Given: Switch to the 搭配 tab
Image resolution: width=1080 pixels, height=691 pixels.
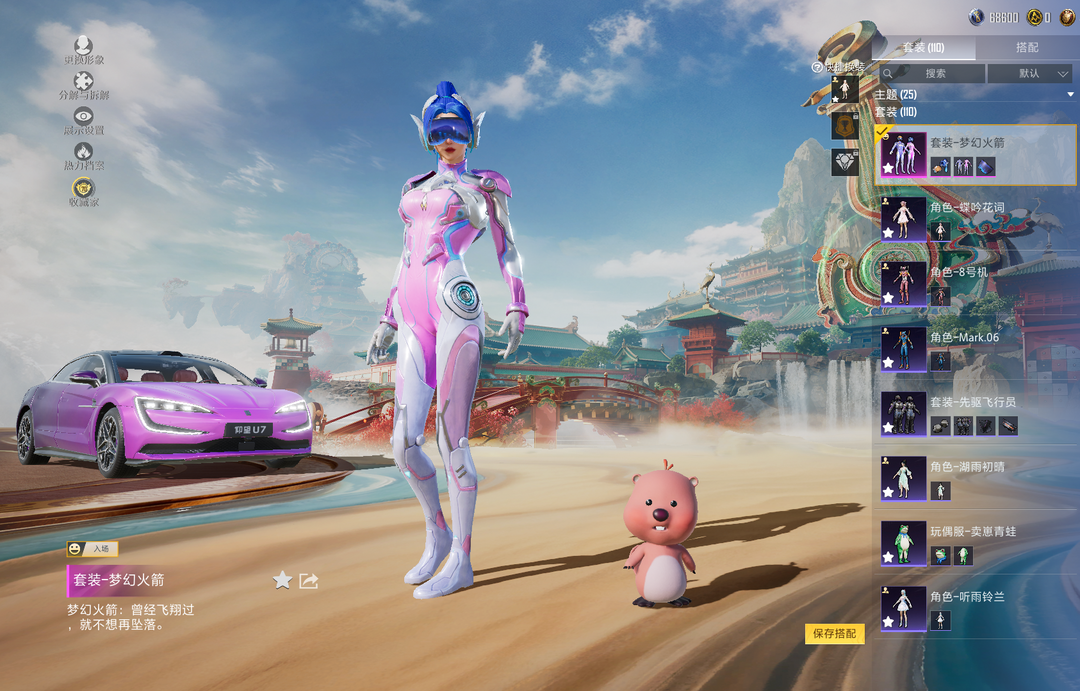Looking at the screenshot, I should (x=1026, y=48).
